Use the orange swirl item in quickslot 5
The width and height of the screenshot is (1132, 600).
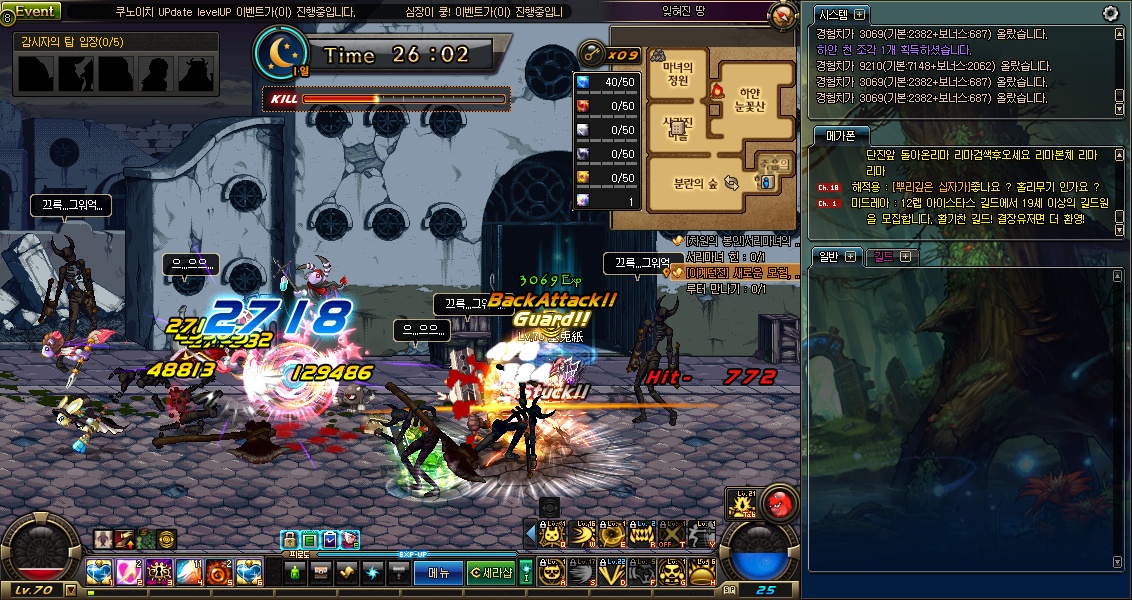point(219,572)
